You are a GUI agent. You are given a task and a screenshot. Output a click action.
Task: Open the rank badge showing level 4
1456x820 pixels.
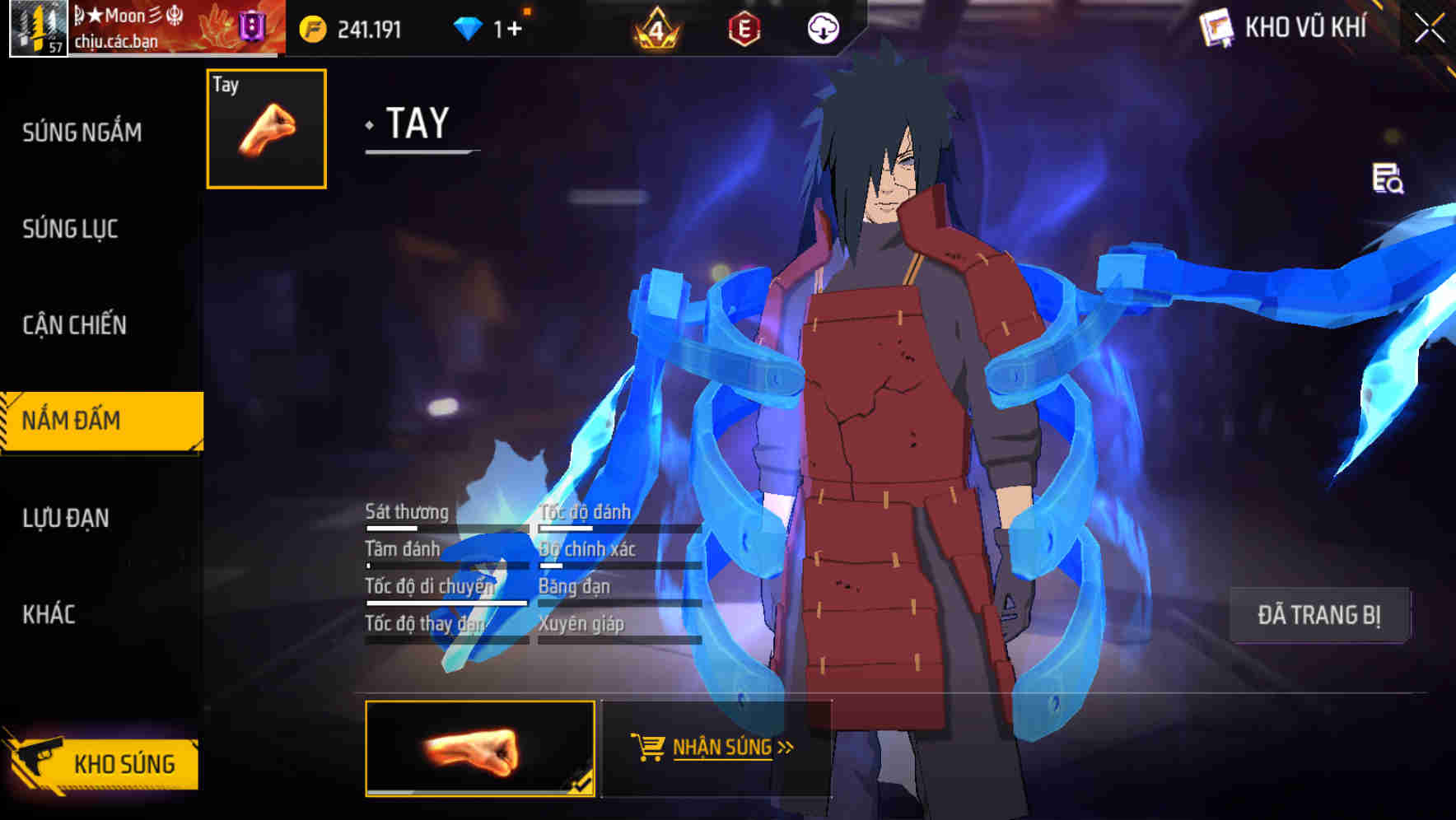coord(655,29)
